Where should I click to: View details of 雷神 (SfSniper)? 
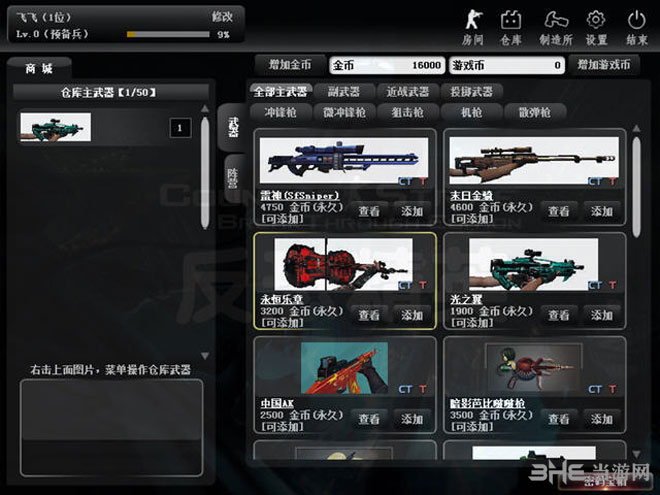click(369, 211)
